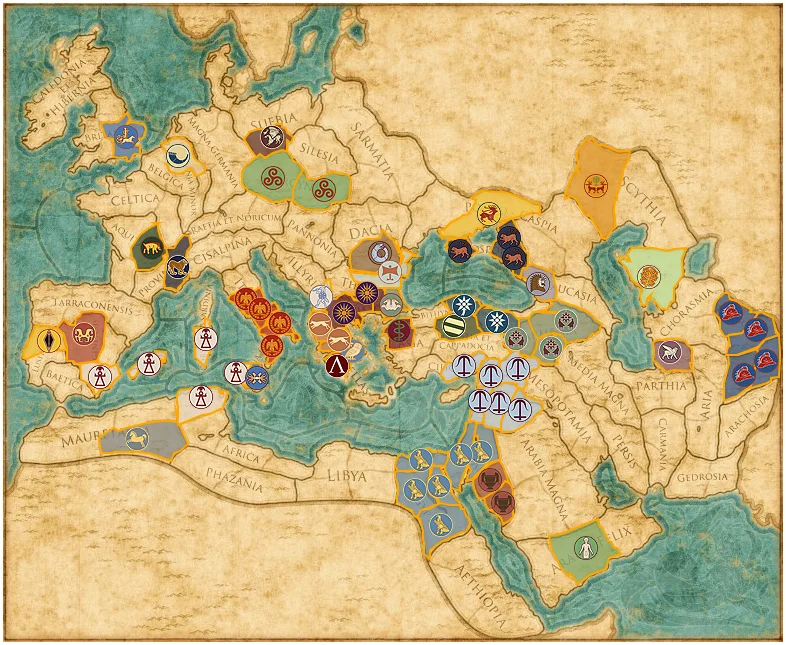Choose the horse head emblem near Caucasia
Image resolution: width=786 pixels, height=645 pixels.
click(x=539, y=285)
